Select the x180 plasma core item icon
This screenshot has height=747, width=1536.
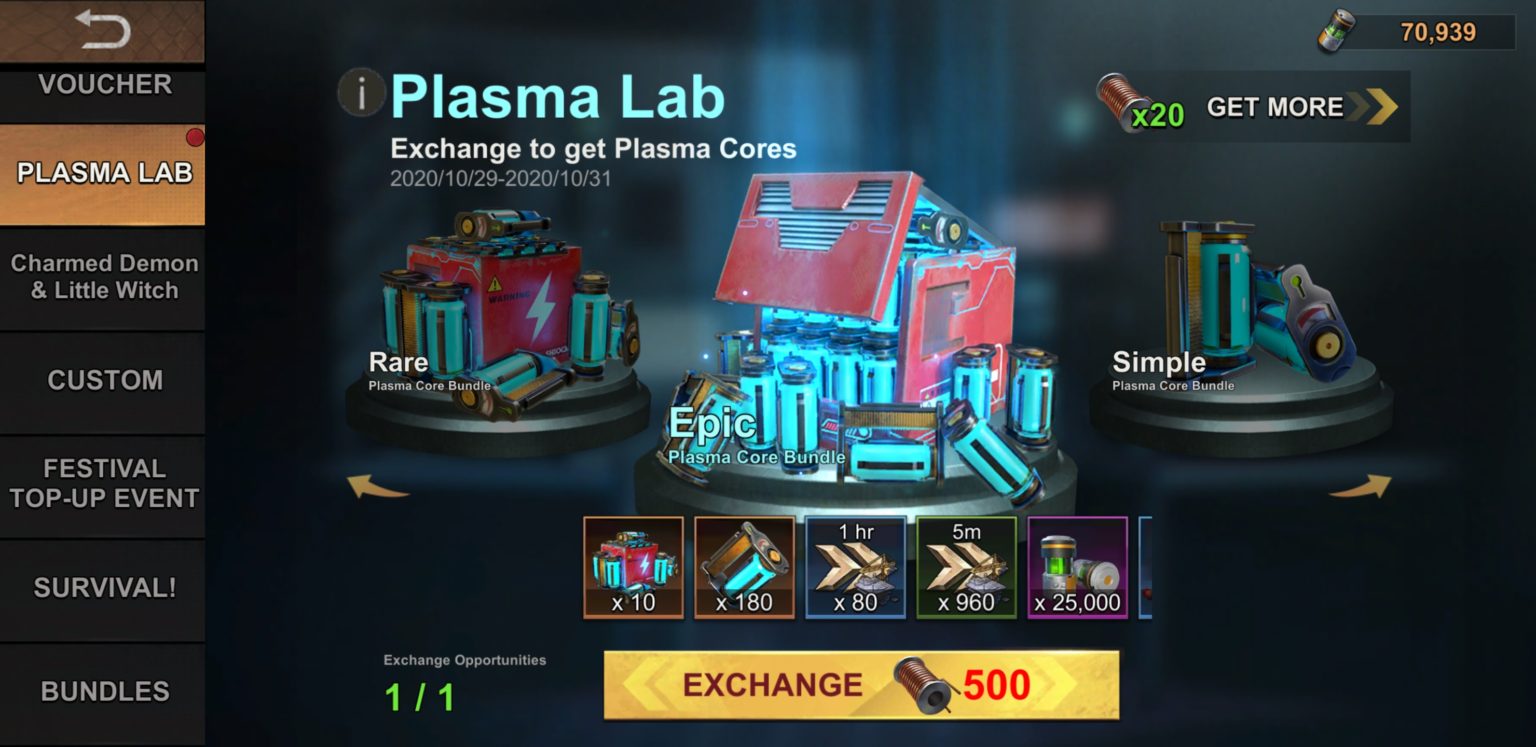point(745,568)
